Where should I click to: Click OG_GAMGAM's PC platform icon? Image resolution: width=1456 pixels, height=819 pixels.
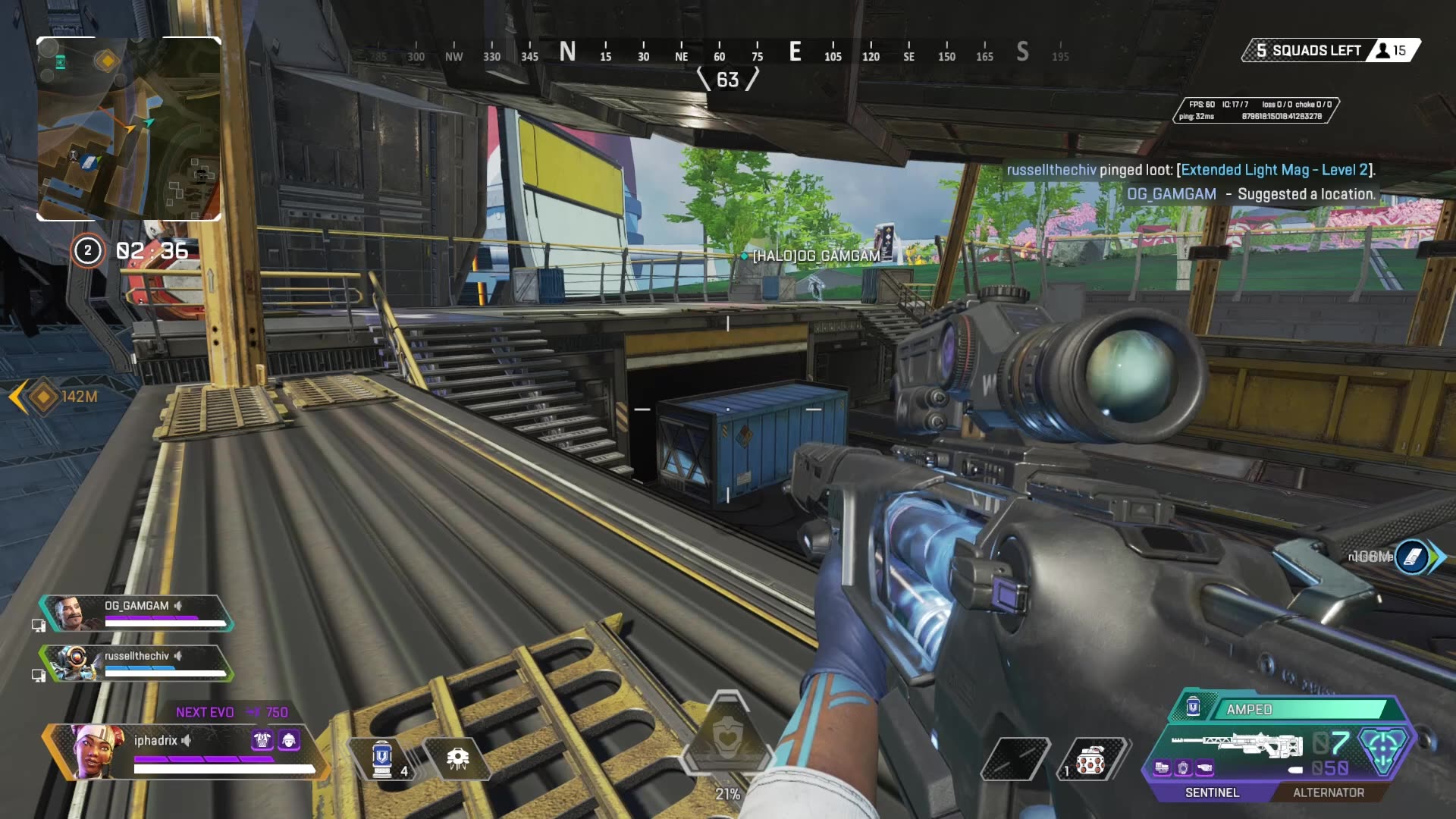click(x=39, y=625)
